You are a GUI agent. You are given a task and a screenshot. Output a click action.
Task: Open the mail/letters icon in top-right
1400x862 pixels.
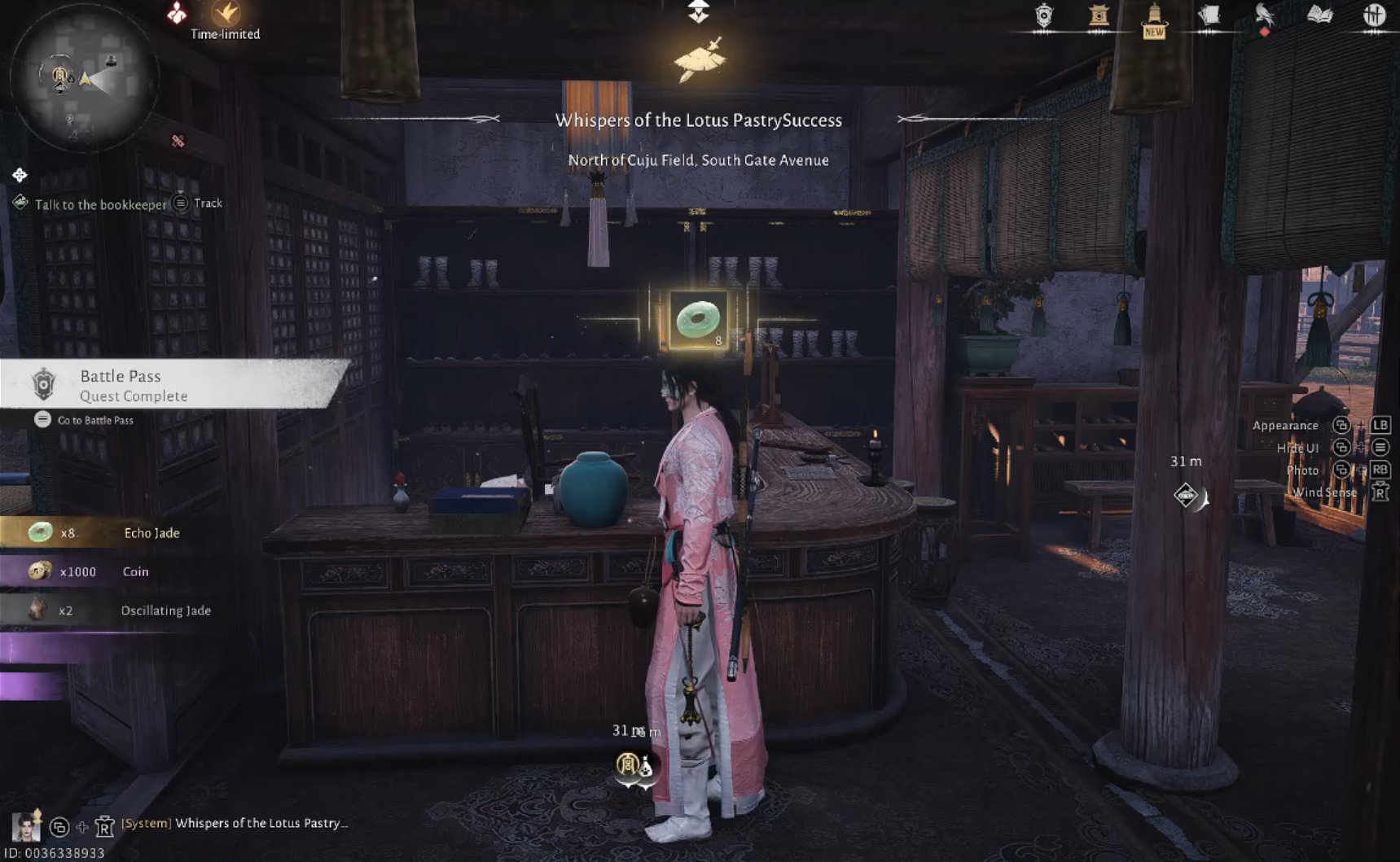pos(1209,13)
